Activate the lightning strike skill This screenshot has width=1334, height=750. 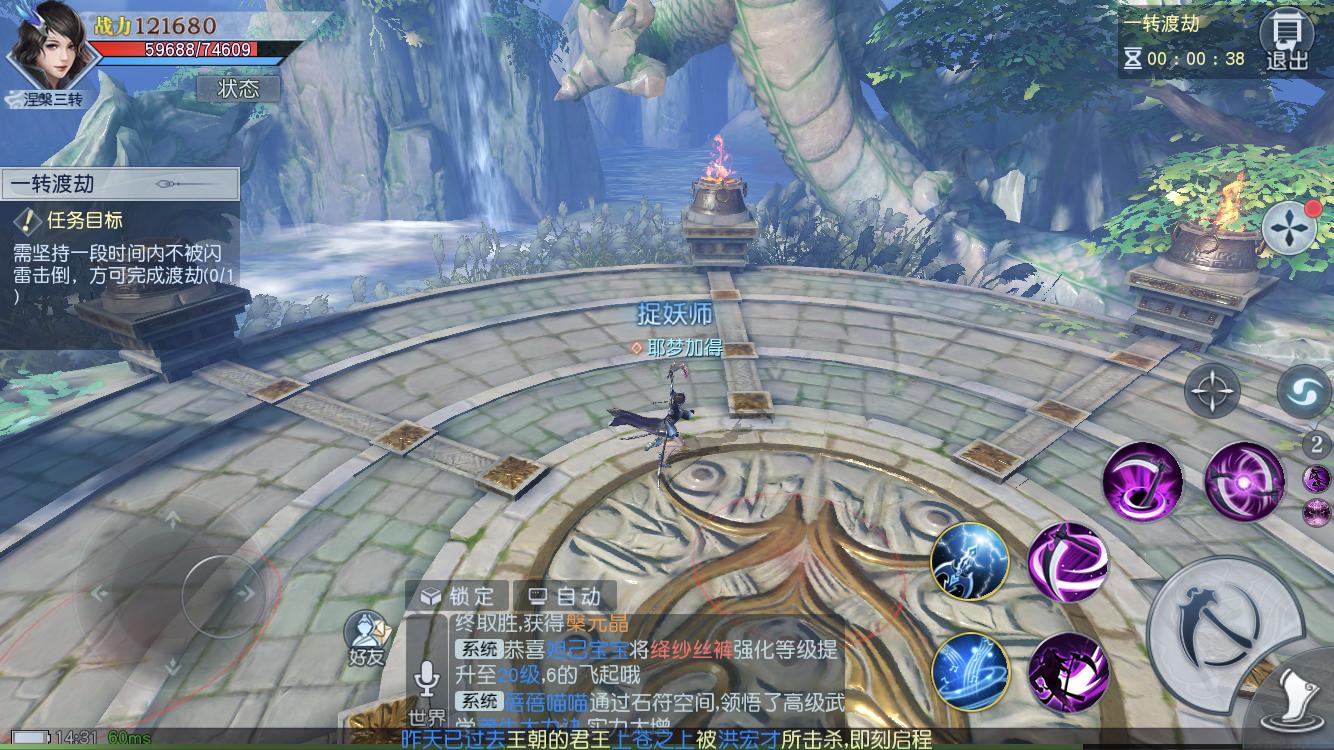click(x=969, y=560)
